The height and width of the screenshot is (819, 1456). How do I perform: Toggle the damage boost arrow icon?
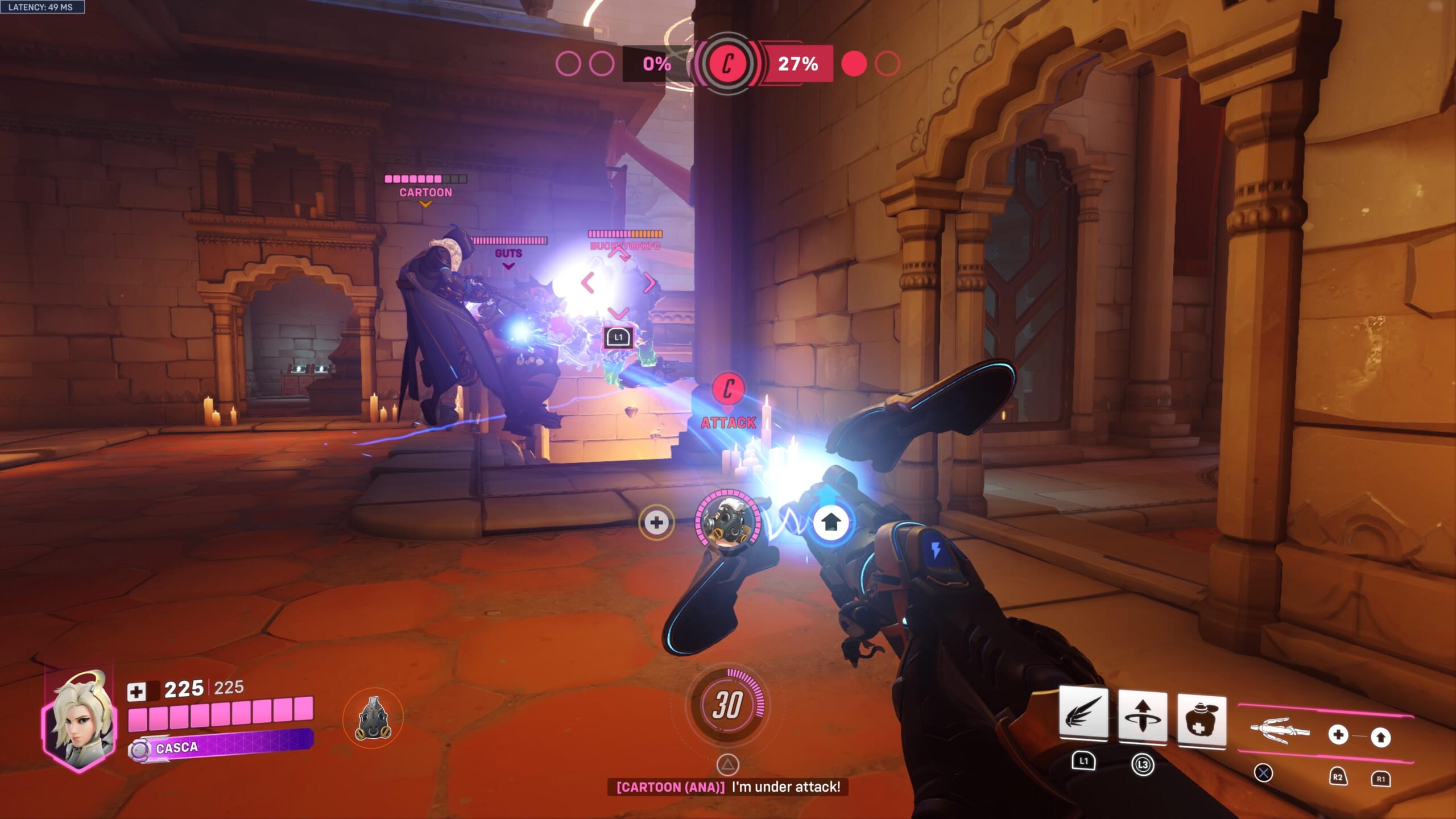(832, 523)
